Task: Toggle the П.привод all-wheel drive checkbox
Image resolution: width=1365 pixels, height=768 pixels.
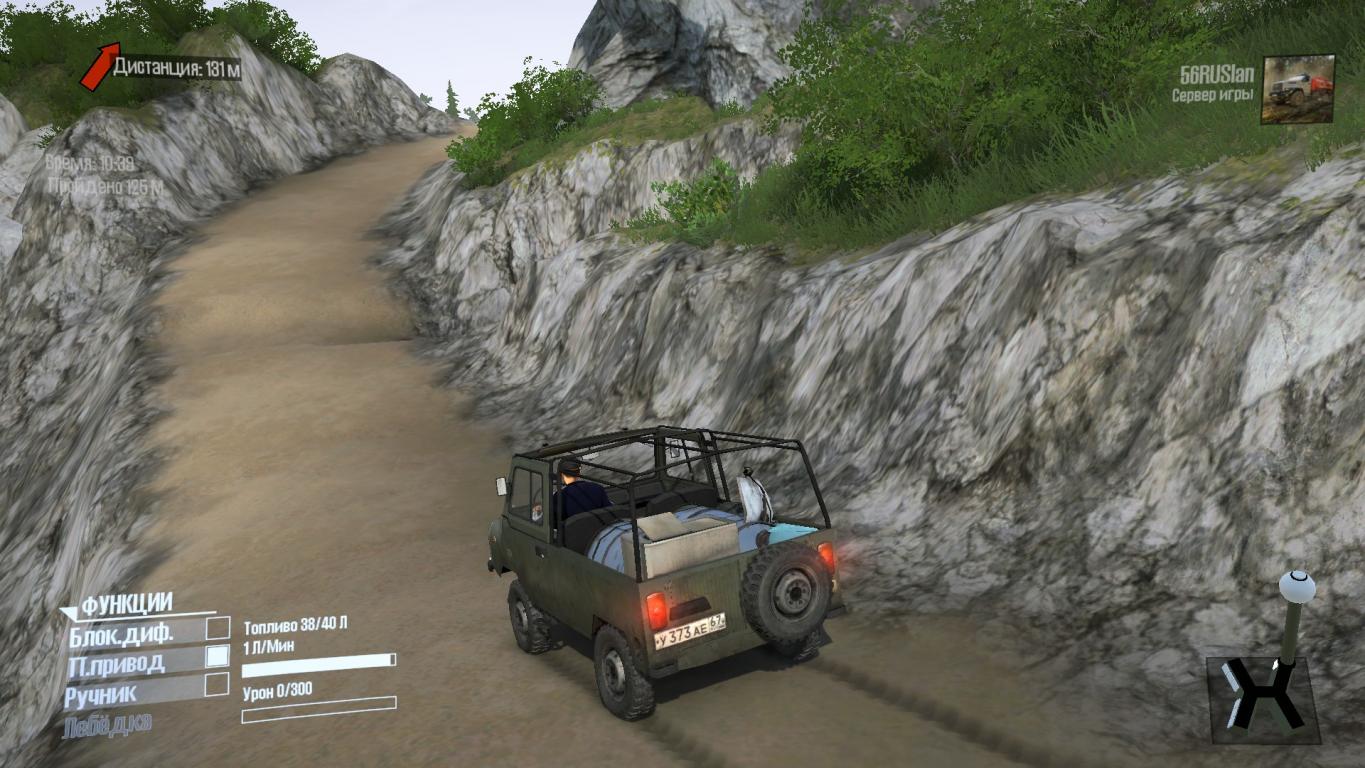Action: tap(217, 657)
